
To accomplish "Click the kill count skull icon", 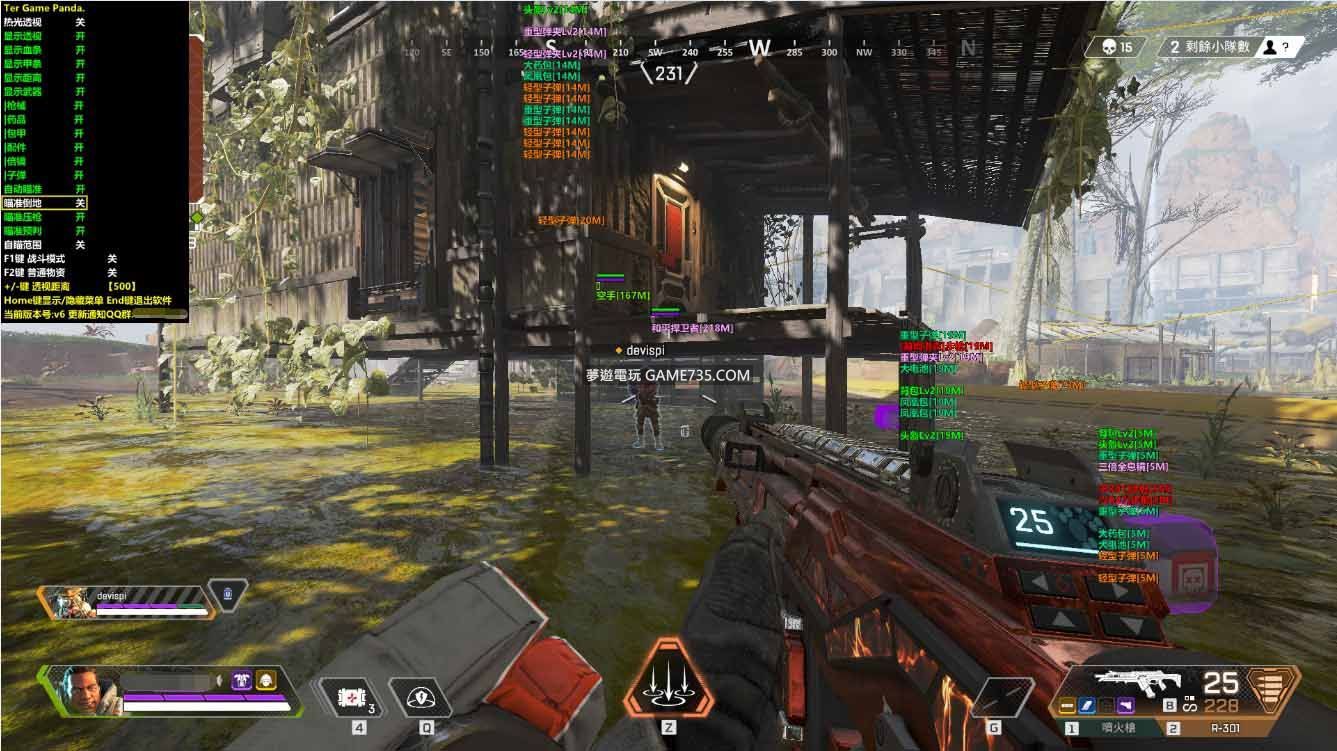I will click(x=1108, y=47).
